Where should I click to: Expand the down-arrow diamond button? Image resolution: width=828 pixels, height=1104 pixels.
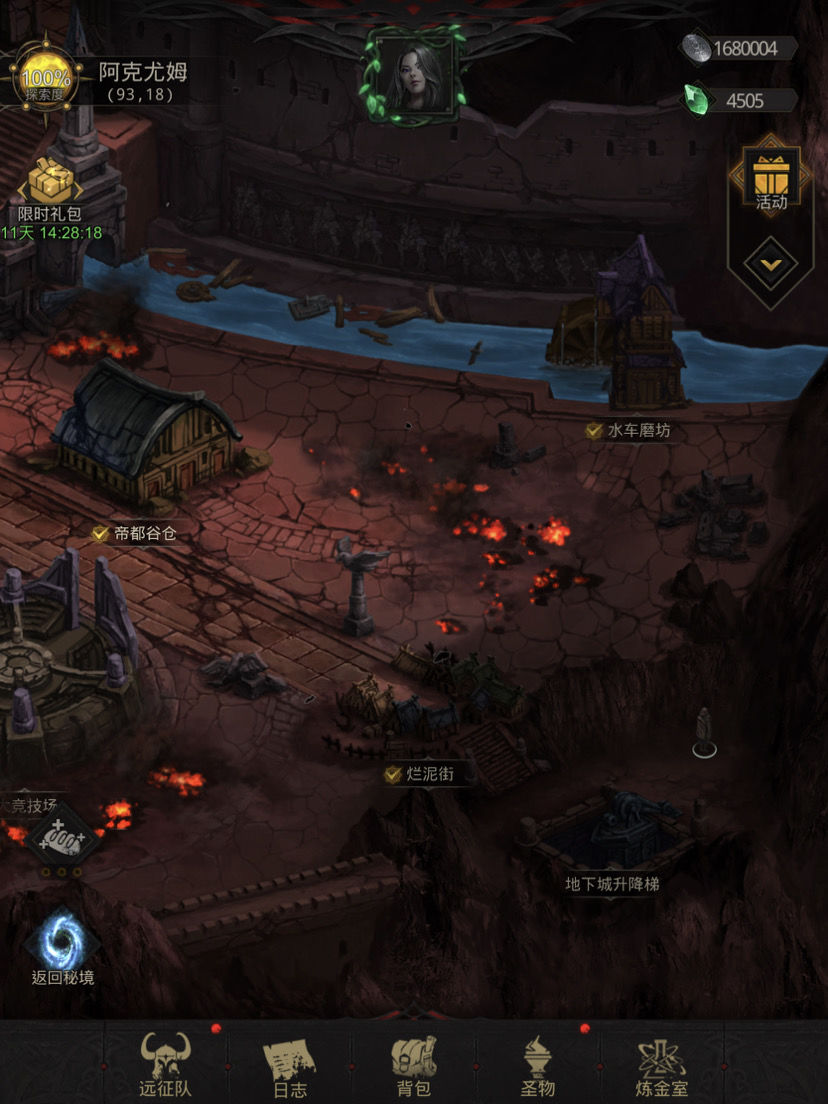(x=771, y=265)
